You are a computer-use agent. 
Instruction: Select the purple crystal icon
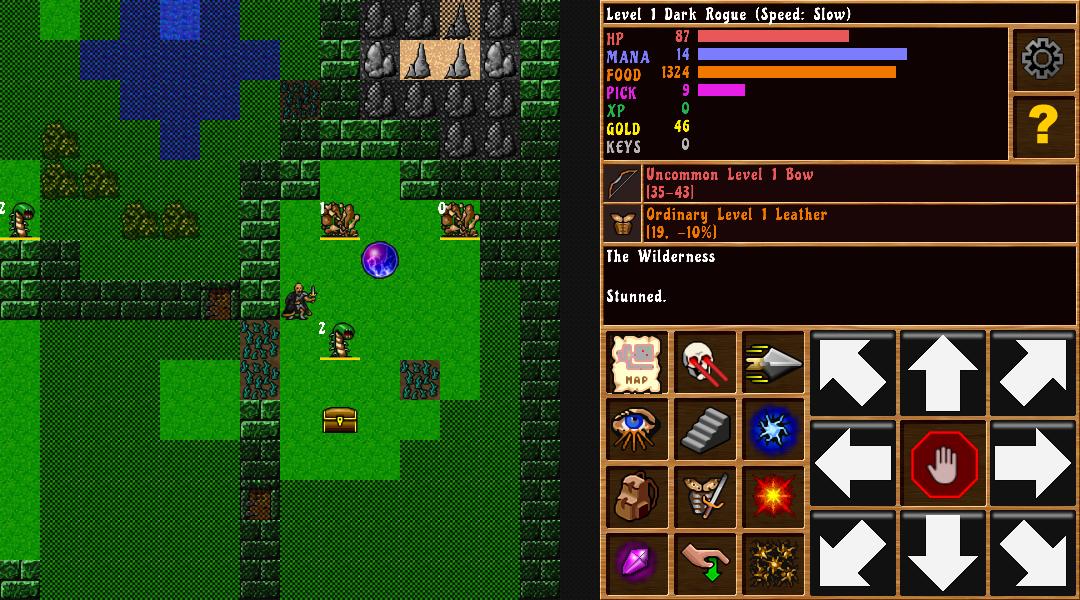coord(638,563)
